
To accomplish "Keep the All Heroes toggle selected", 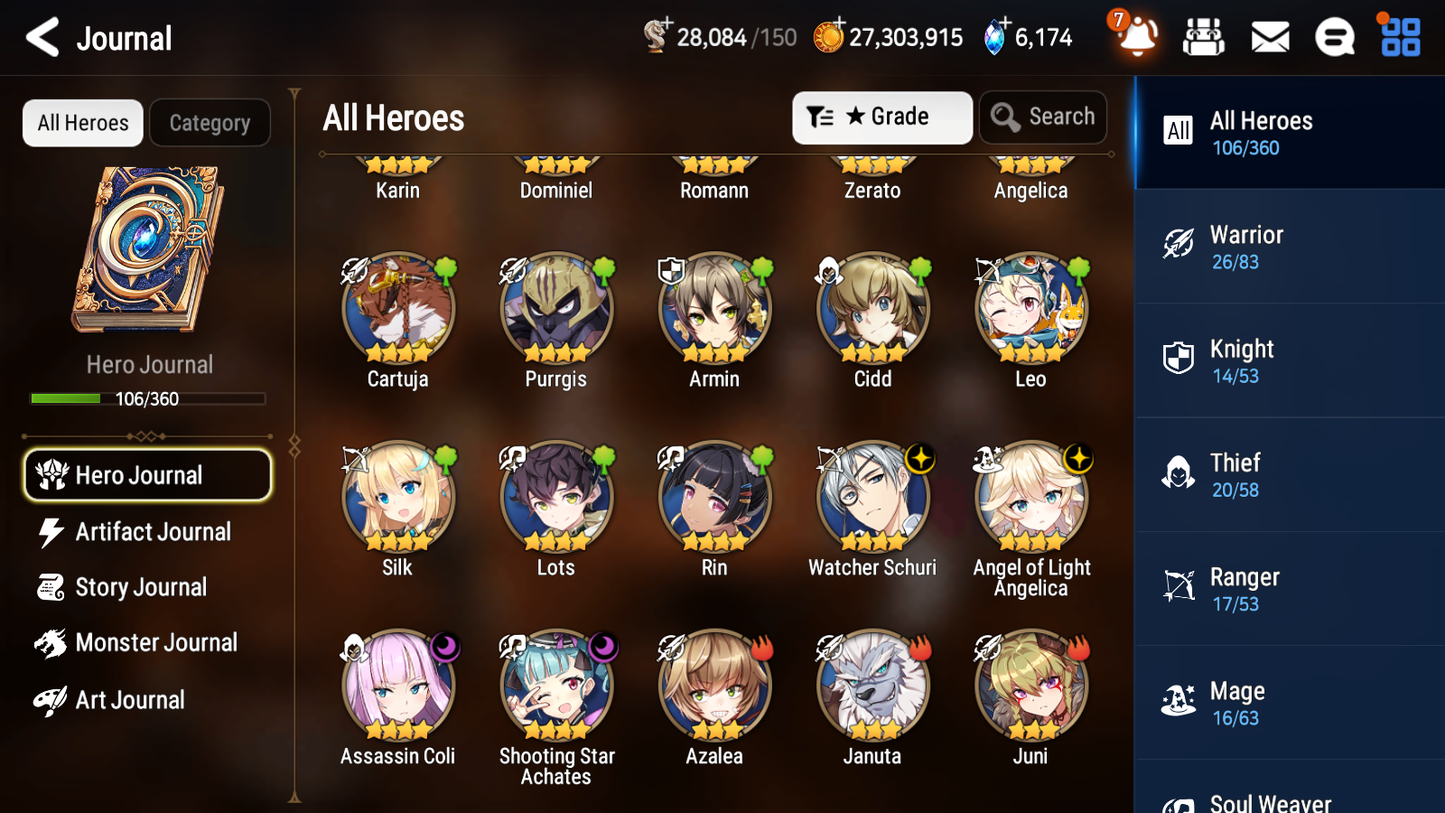I will [x=82, y=122].
